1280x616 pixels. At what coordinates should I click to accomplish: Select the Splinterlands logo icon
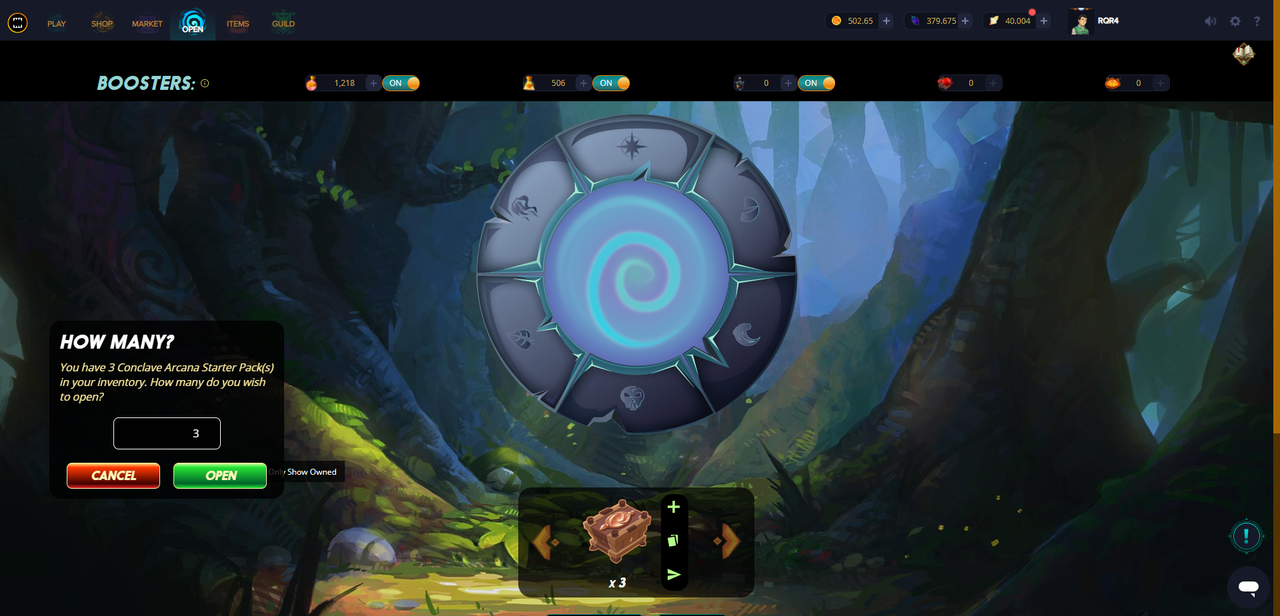click(x=18, y=22)
